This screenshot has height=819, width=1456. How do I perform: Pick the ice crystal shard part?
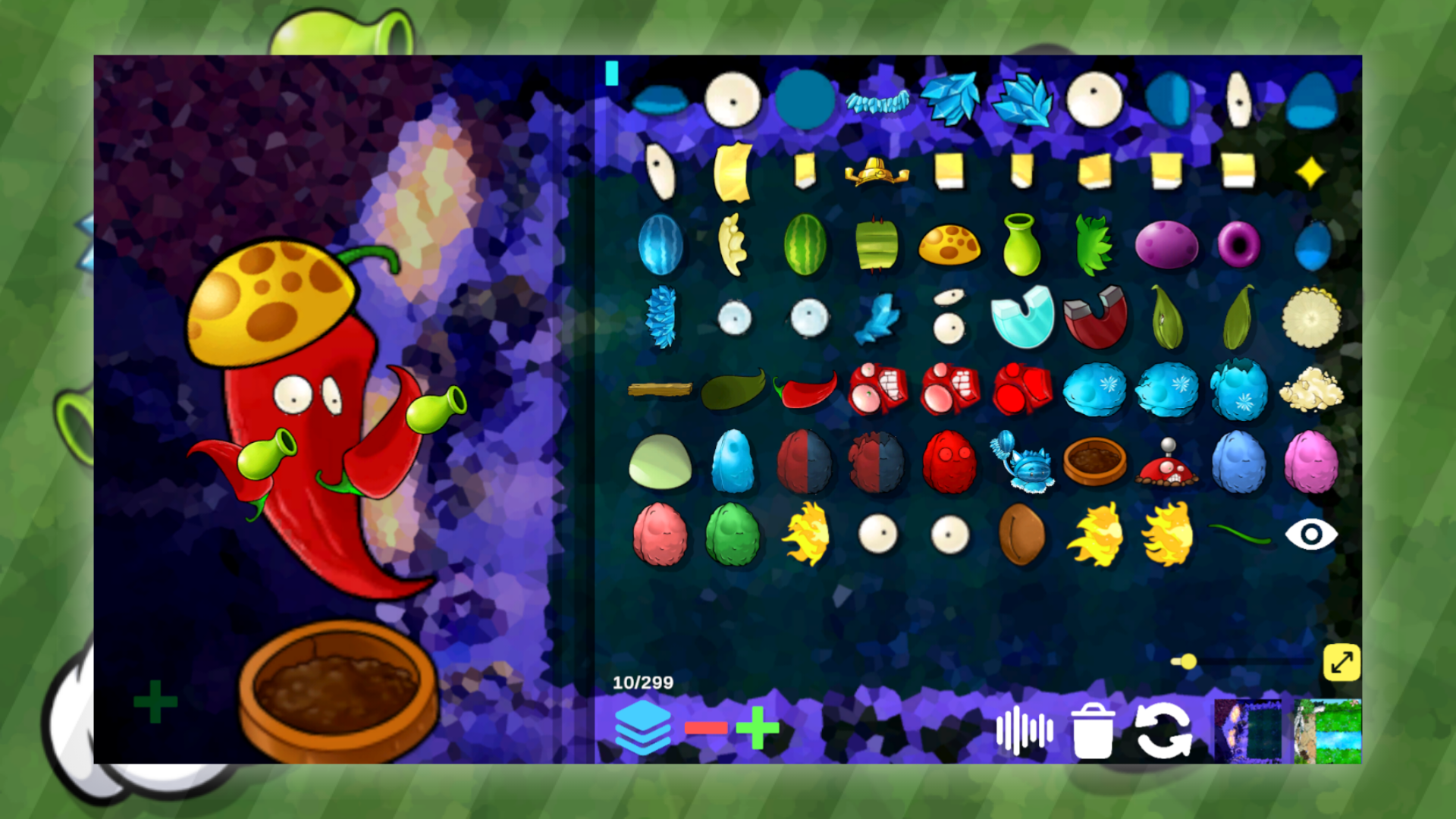[x=952, y=99]
